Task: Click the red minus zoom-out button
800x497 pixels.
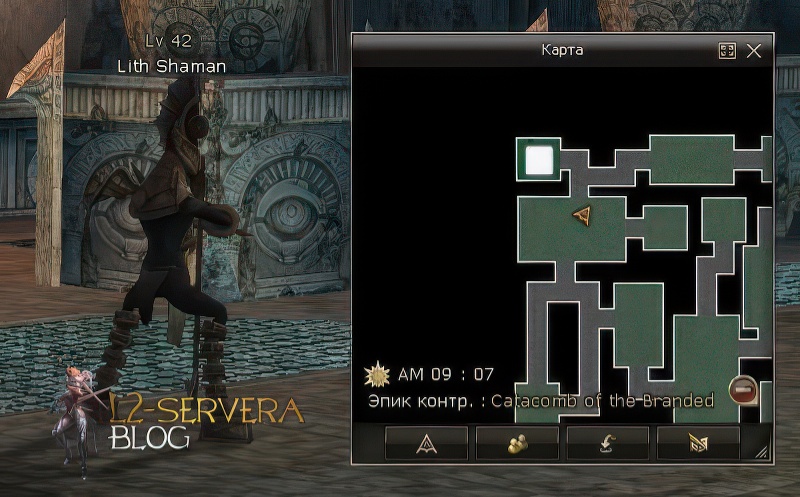Action: [742, 390]
